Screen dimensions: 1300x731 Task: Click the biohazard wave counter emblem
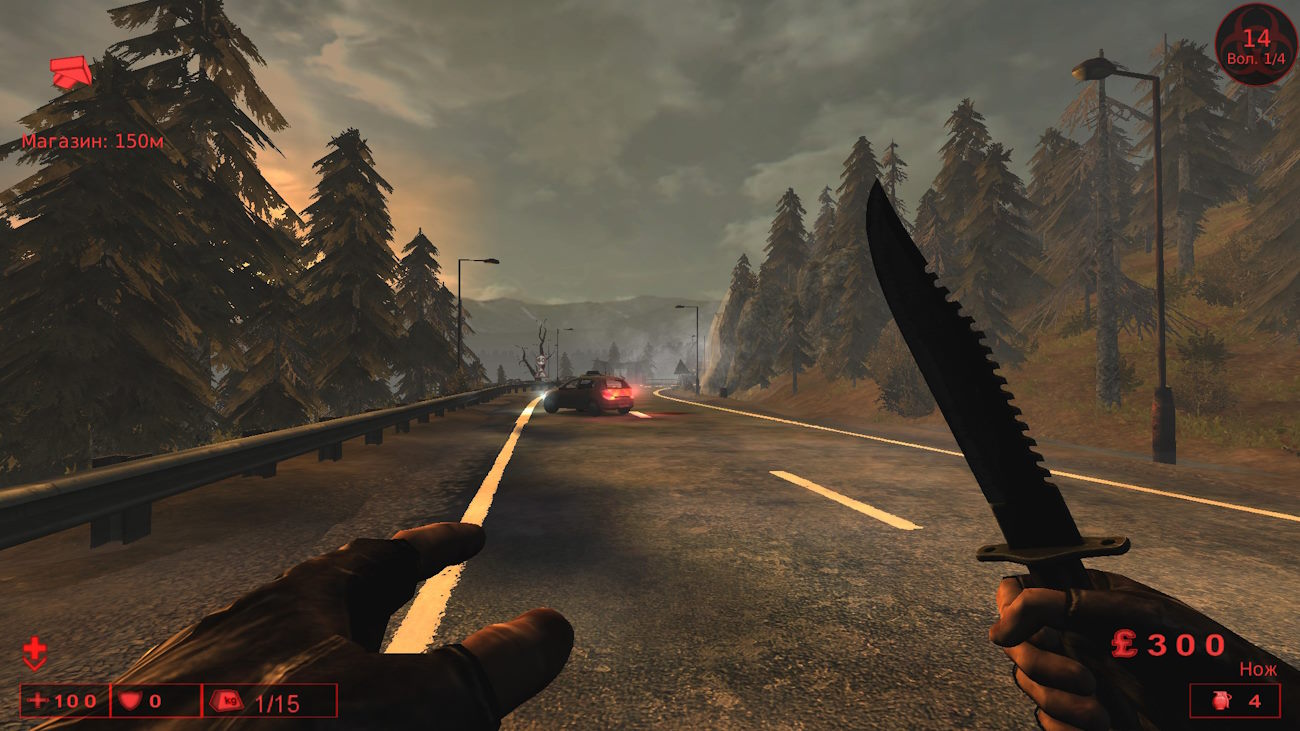[1255, 44]
